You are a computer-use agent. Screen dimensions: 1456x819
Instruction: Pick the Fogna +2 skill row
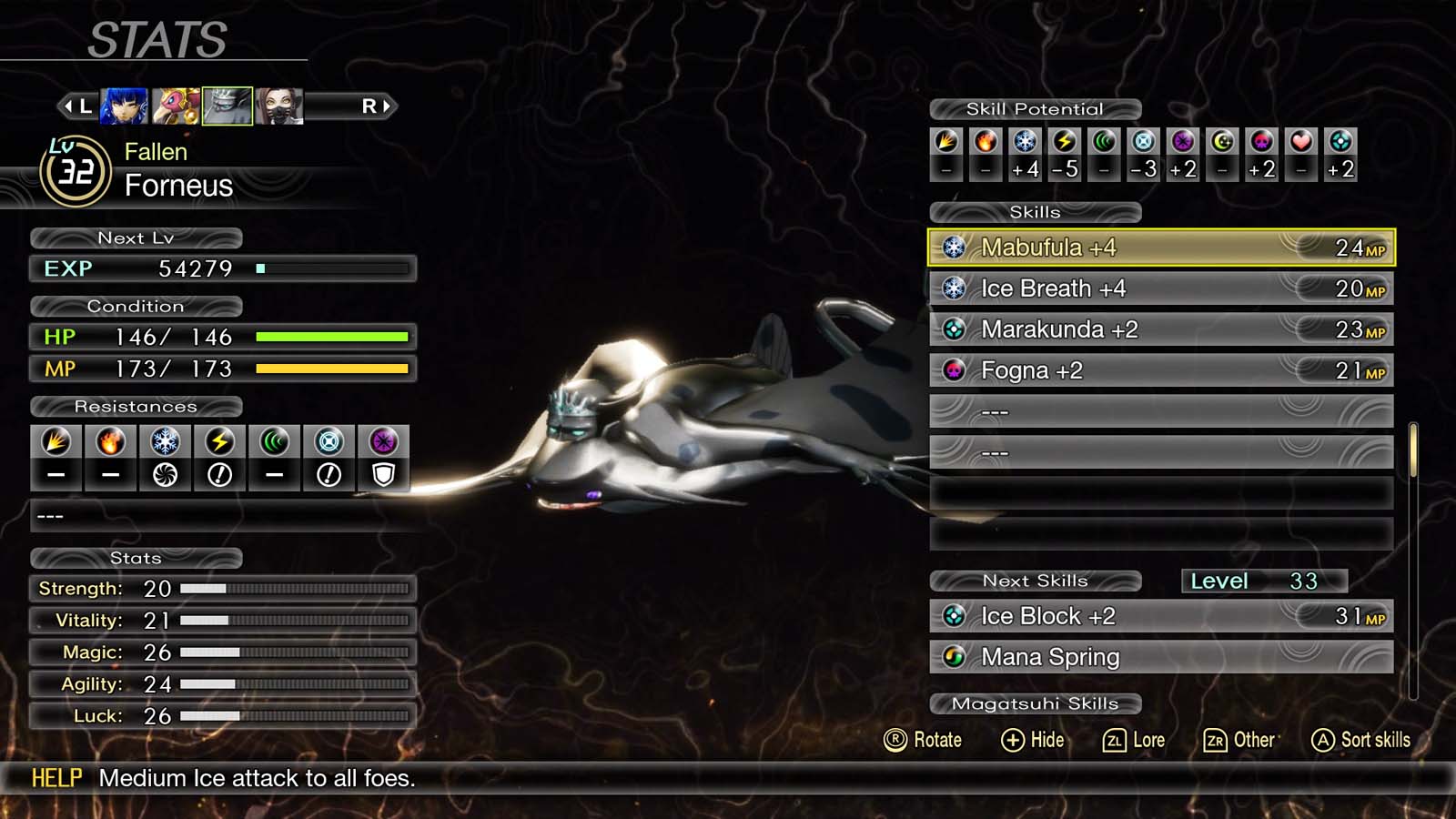coord(1160,370)
